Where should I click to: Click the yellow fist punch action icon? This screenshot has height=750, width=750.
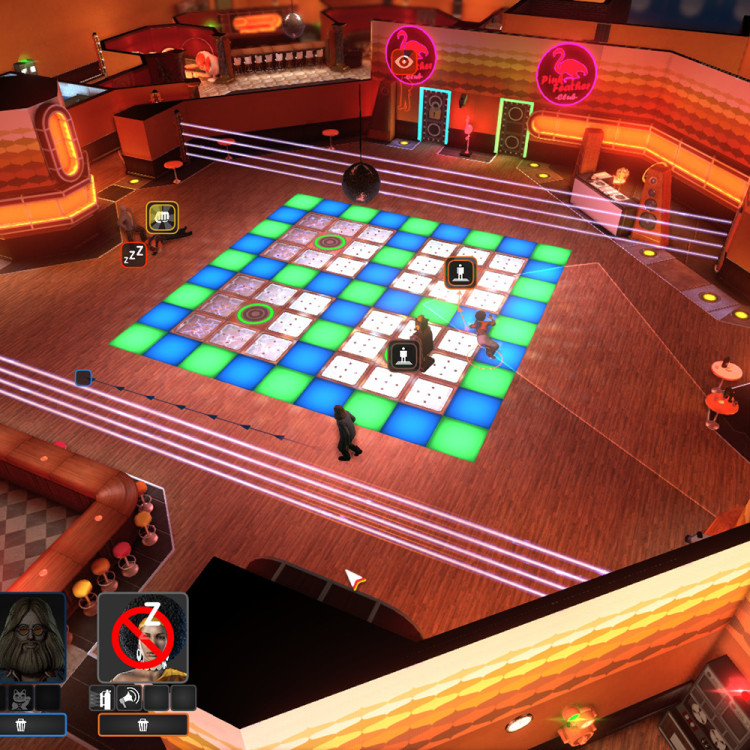pyautogui.click(x=161, y=216)
